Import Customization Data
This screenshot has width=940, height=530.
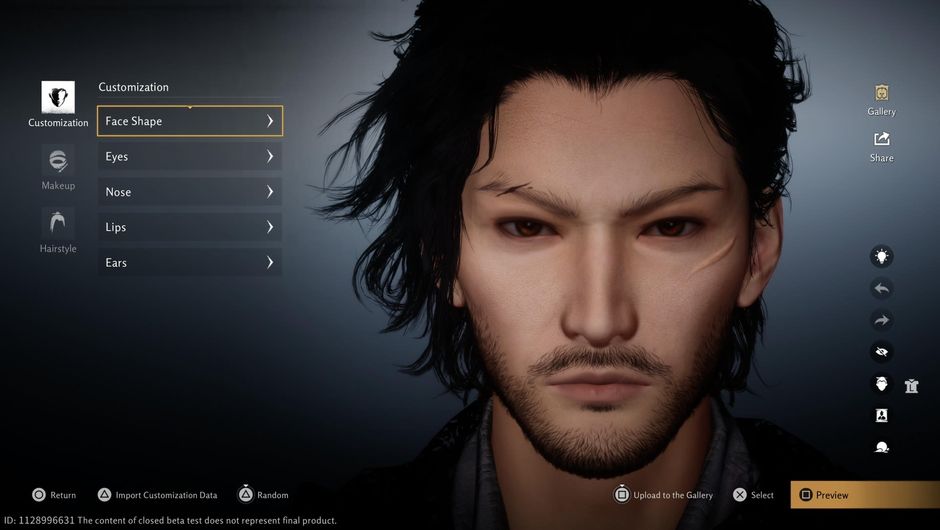pyautogui.click(x=157, y=495)
